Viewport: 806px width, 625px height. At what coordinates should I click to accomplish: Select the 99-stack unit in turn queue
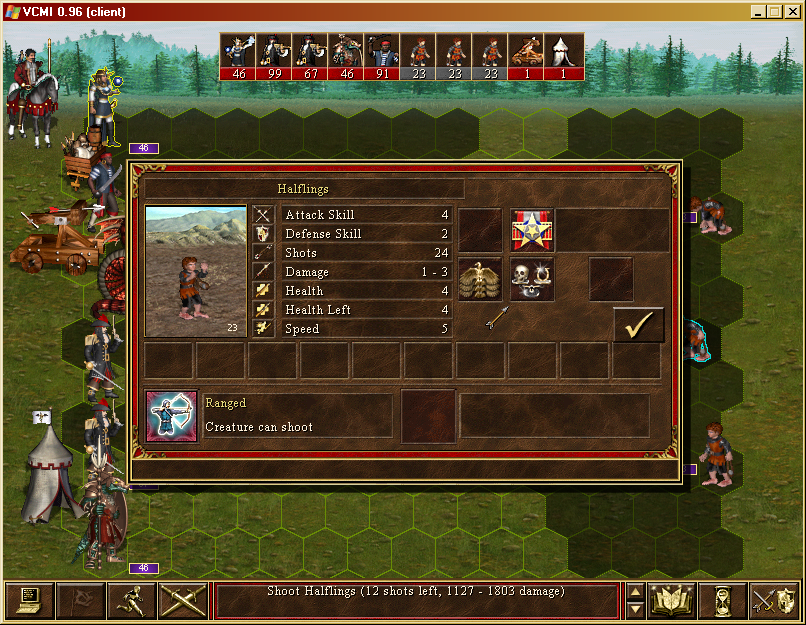274,56
